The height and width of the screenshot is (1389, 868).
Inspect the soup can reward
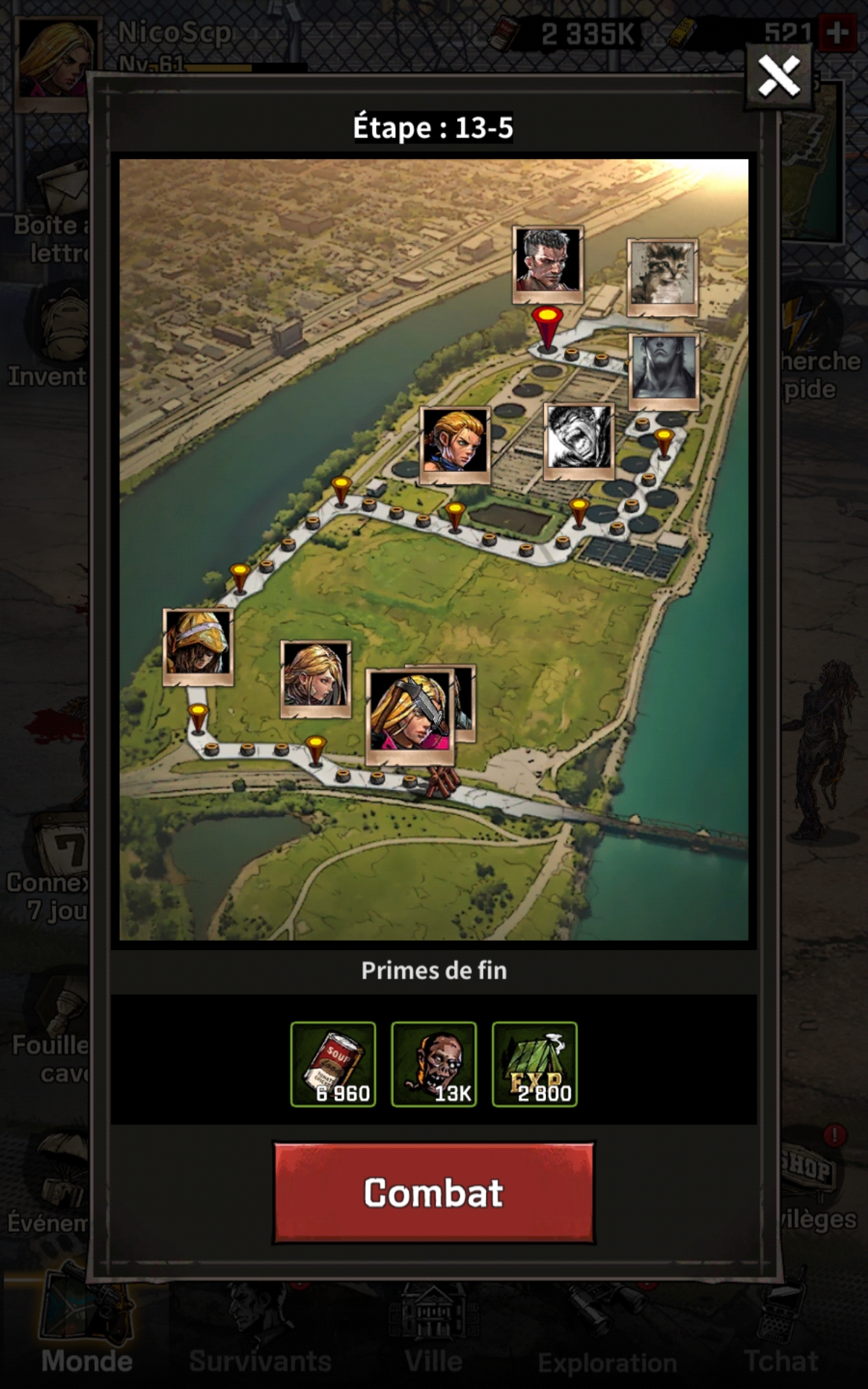tap(333, 1064)
